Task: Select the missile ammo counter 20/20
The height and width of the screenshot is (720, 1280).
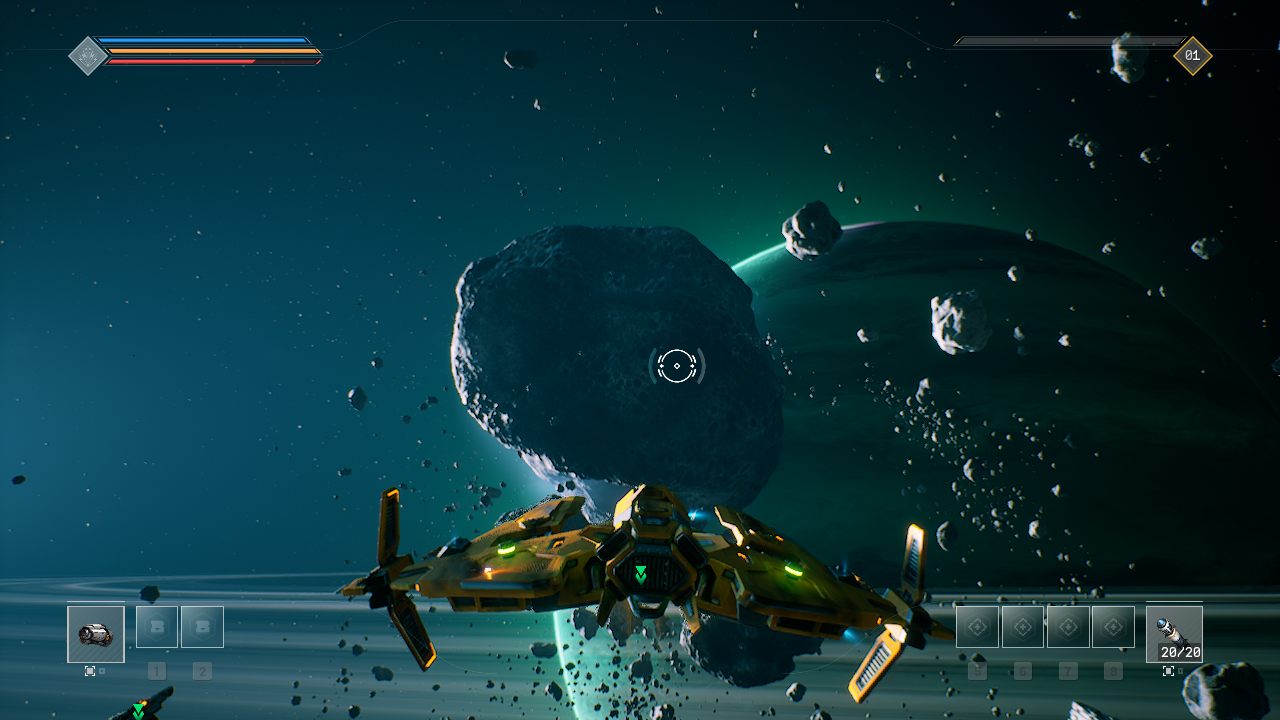Action: click(1181, 652)
